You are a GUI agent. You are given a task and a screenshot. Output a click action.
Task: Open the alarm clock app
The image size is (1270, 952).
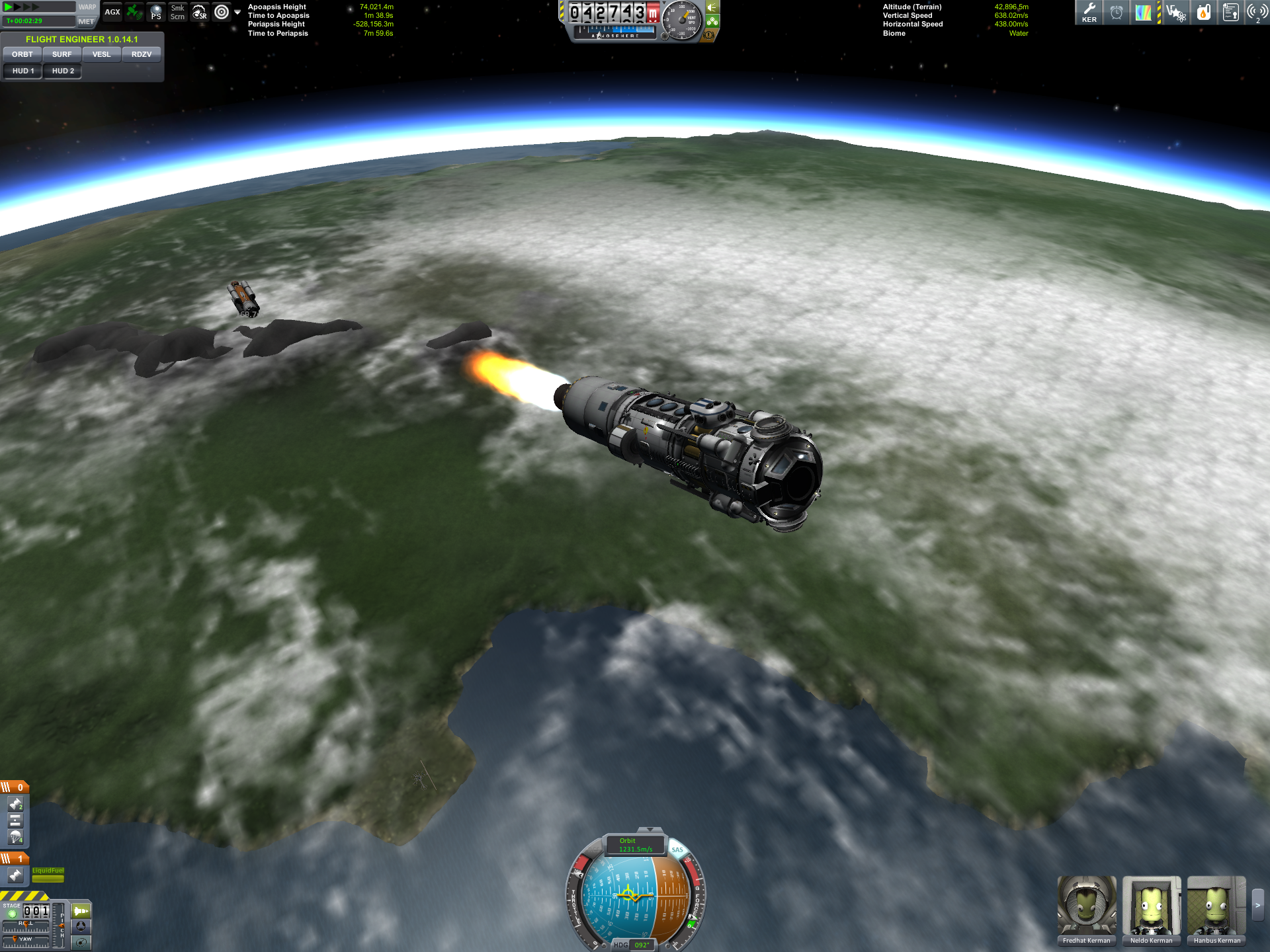point(1117,13)
